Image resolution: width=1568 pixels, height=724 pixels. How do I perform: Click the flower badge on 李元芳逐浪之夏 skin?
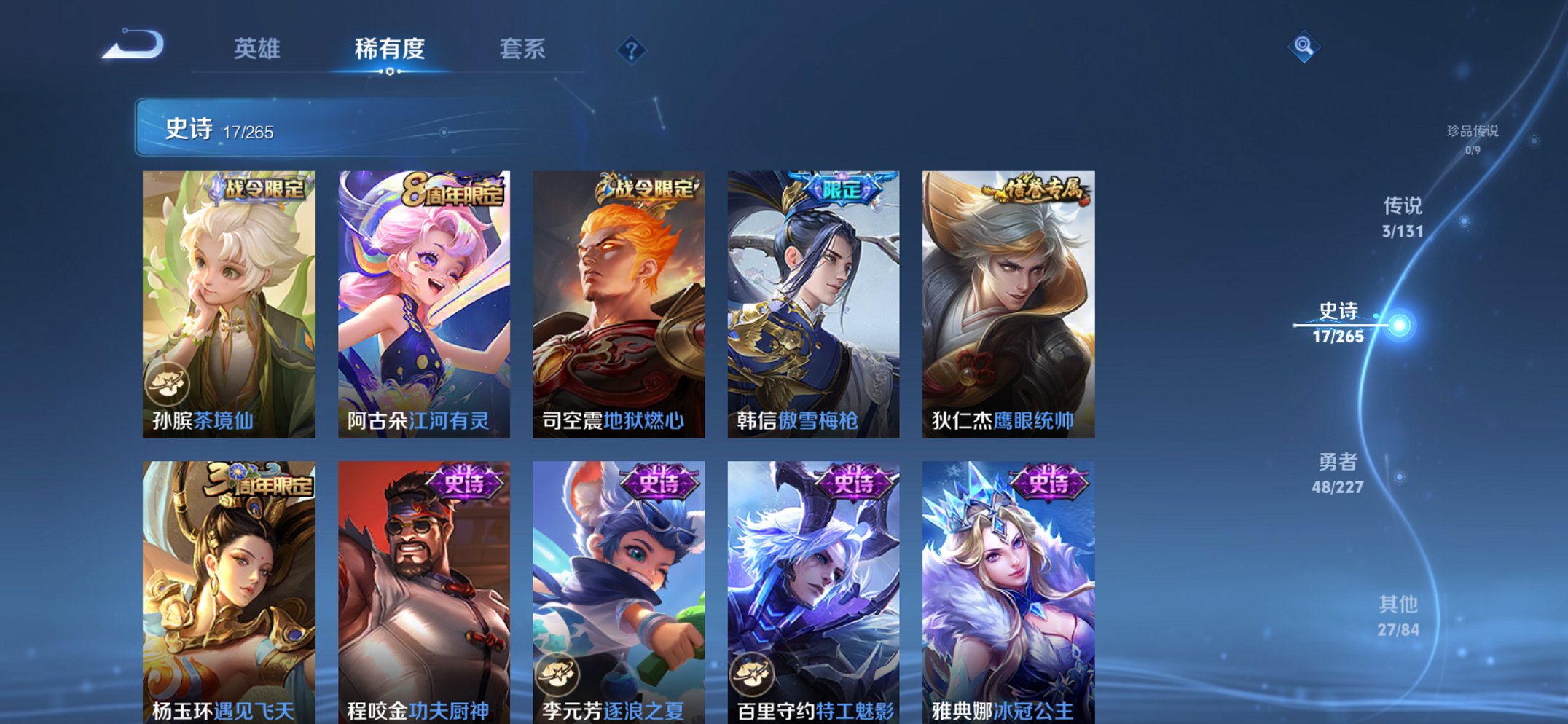point(558,674)
